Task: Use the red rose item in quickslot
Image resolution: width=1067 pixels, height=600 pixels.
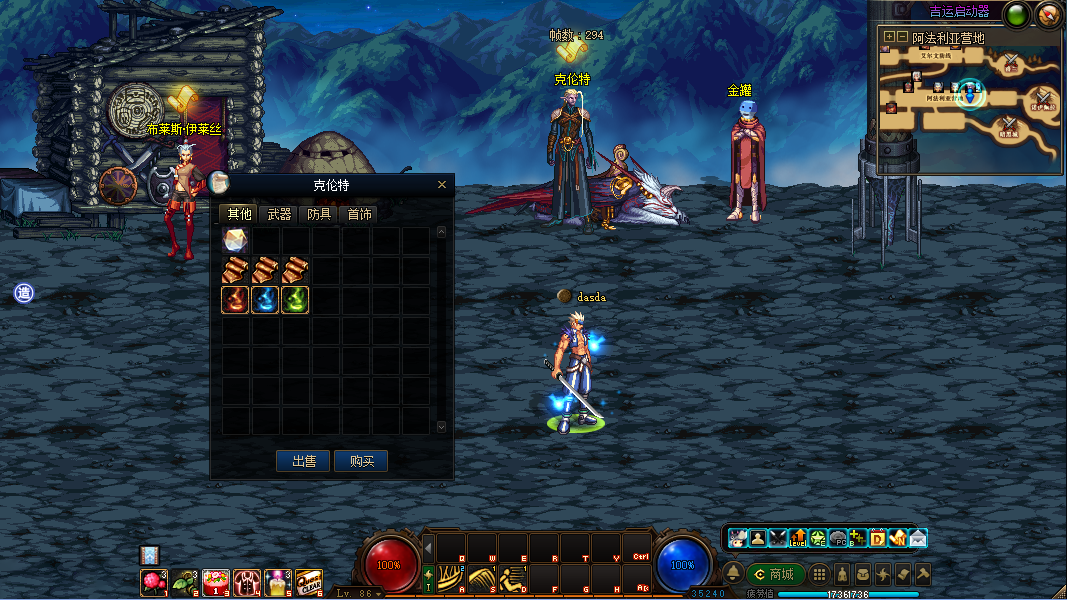Action: tap(153, 581)
